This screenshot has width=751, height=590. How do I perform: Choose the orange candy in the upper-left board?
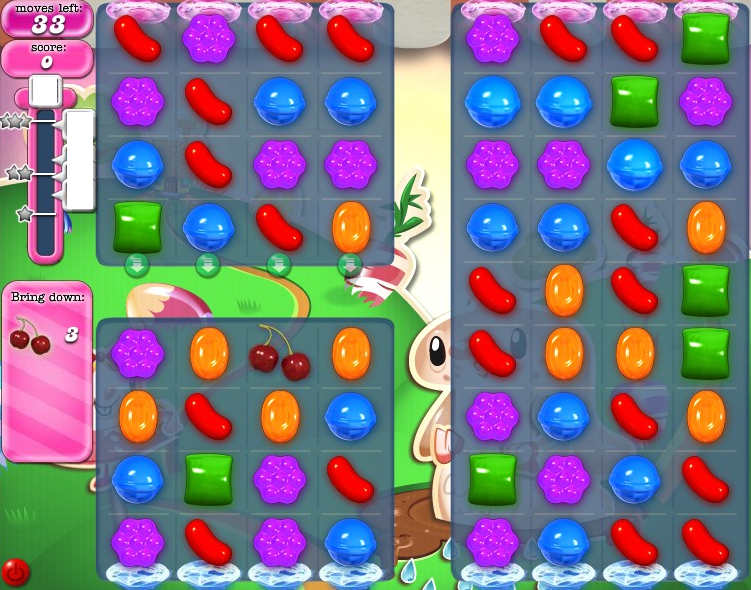click(x=350, y=227)
